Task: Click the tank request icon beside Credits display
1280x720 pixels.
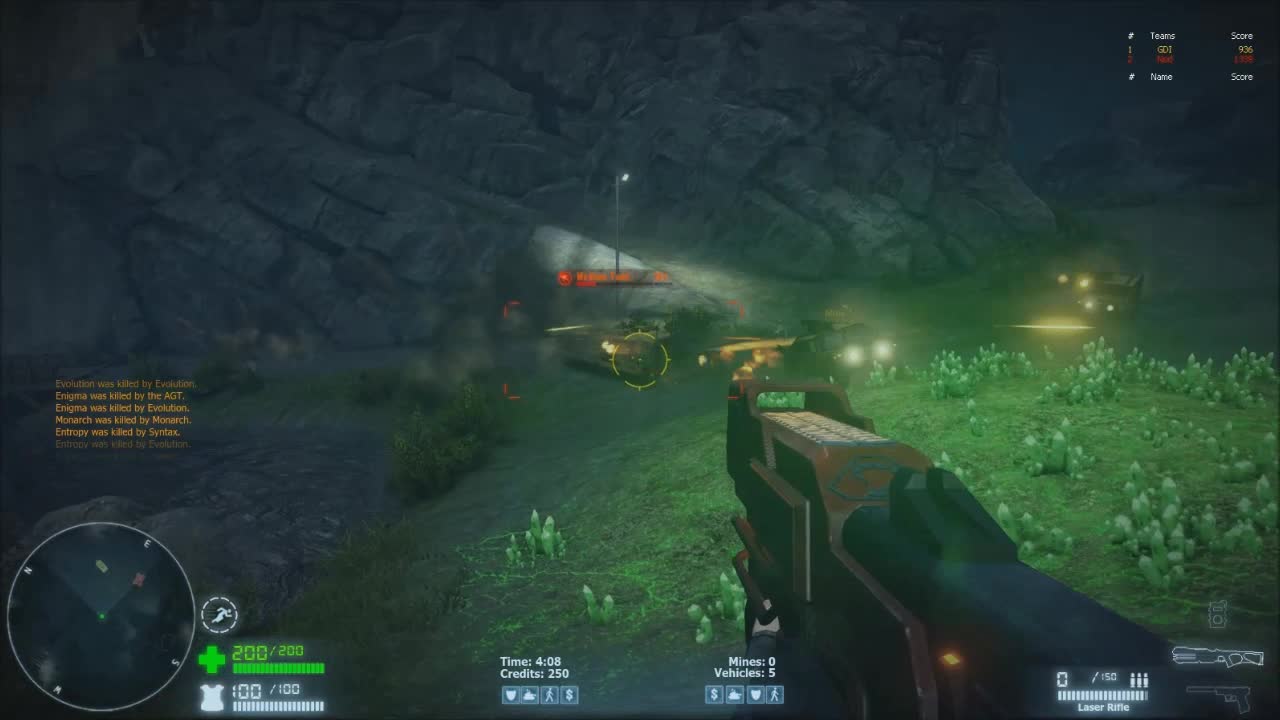Action: (528, 695)
